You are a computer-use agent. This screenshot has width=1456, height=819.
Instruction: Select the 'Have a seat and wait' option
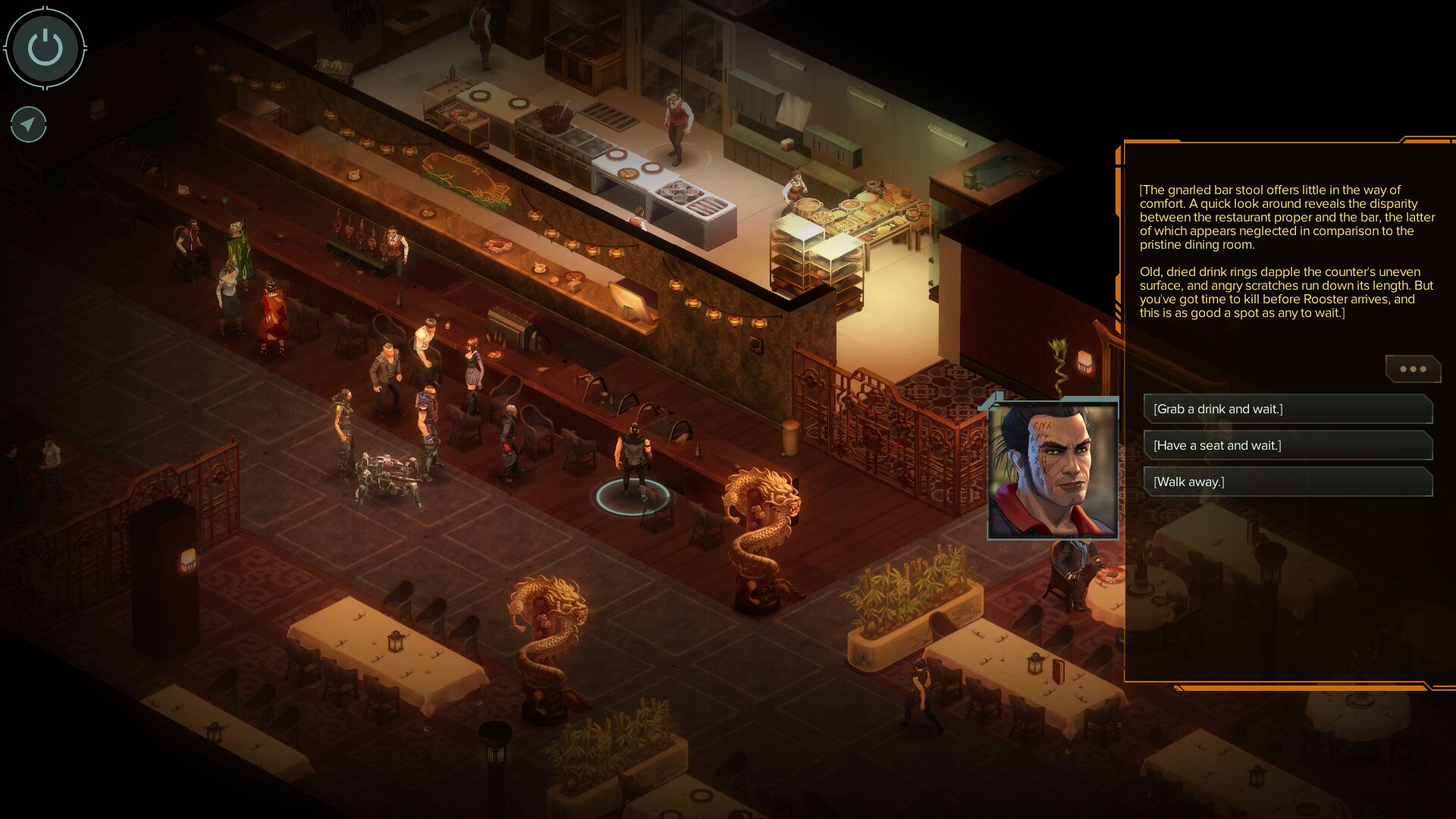click(1287, 446)
